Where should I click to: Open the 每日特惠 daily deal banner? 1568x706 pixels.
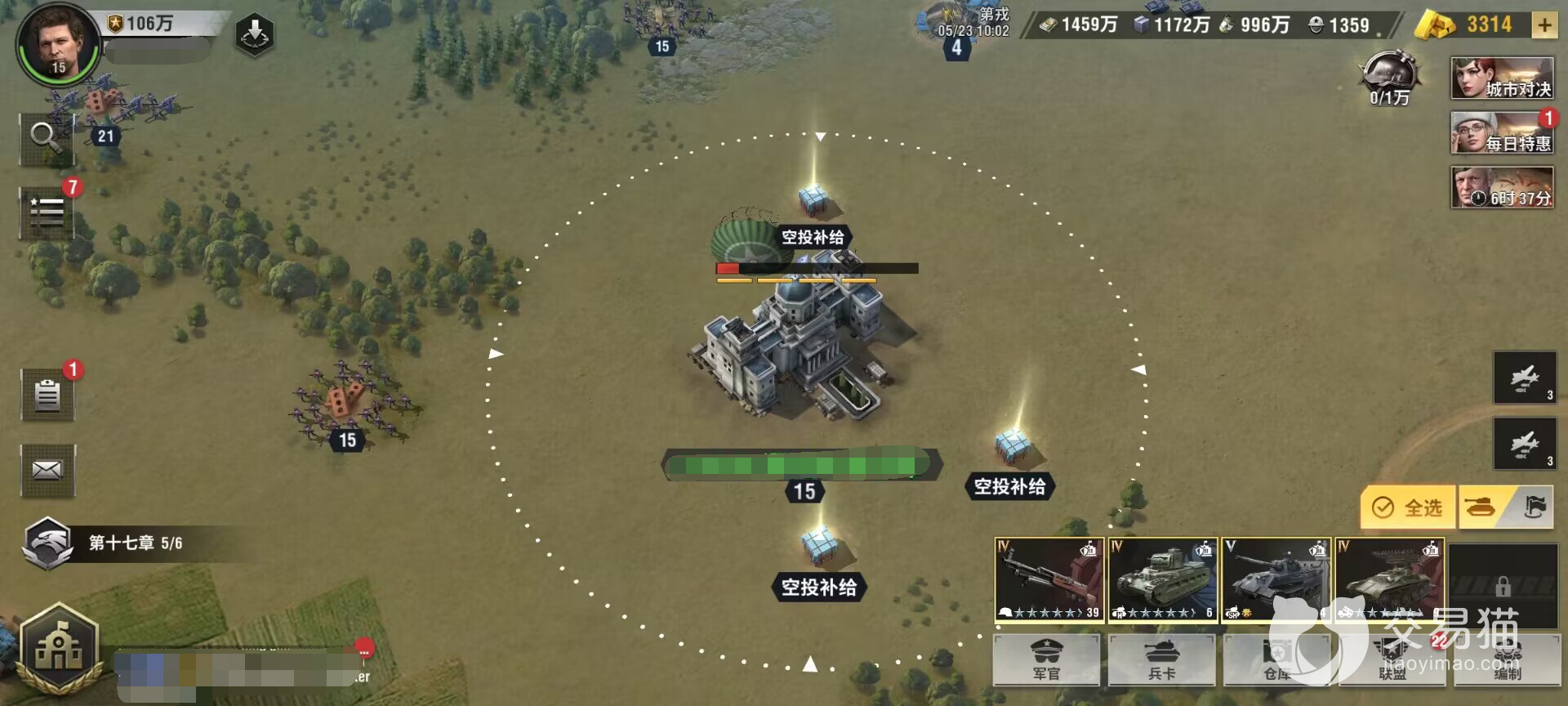tap(1502, 133)
